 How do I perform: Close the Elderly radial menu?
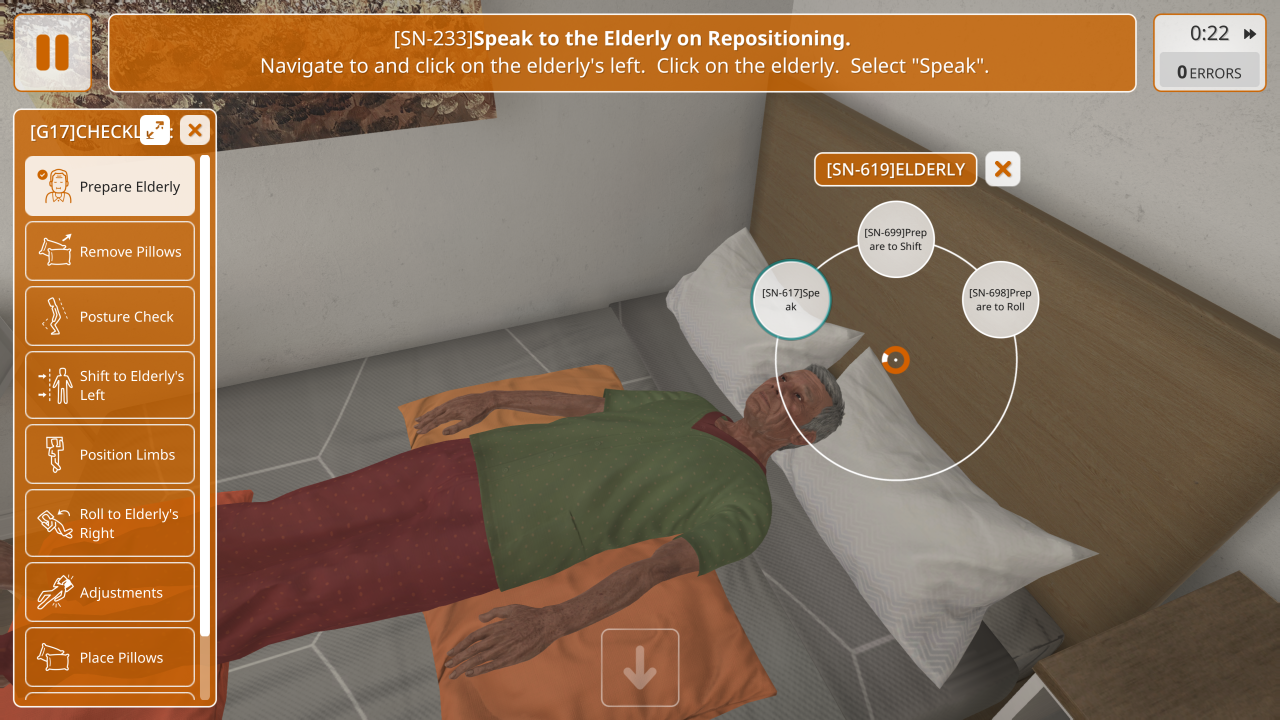(1003, 169)
